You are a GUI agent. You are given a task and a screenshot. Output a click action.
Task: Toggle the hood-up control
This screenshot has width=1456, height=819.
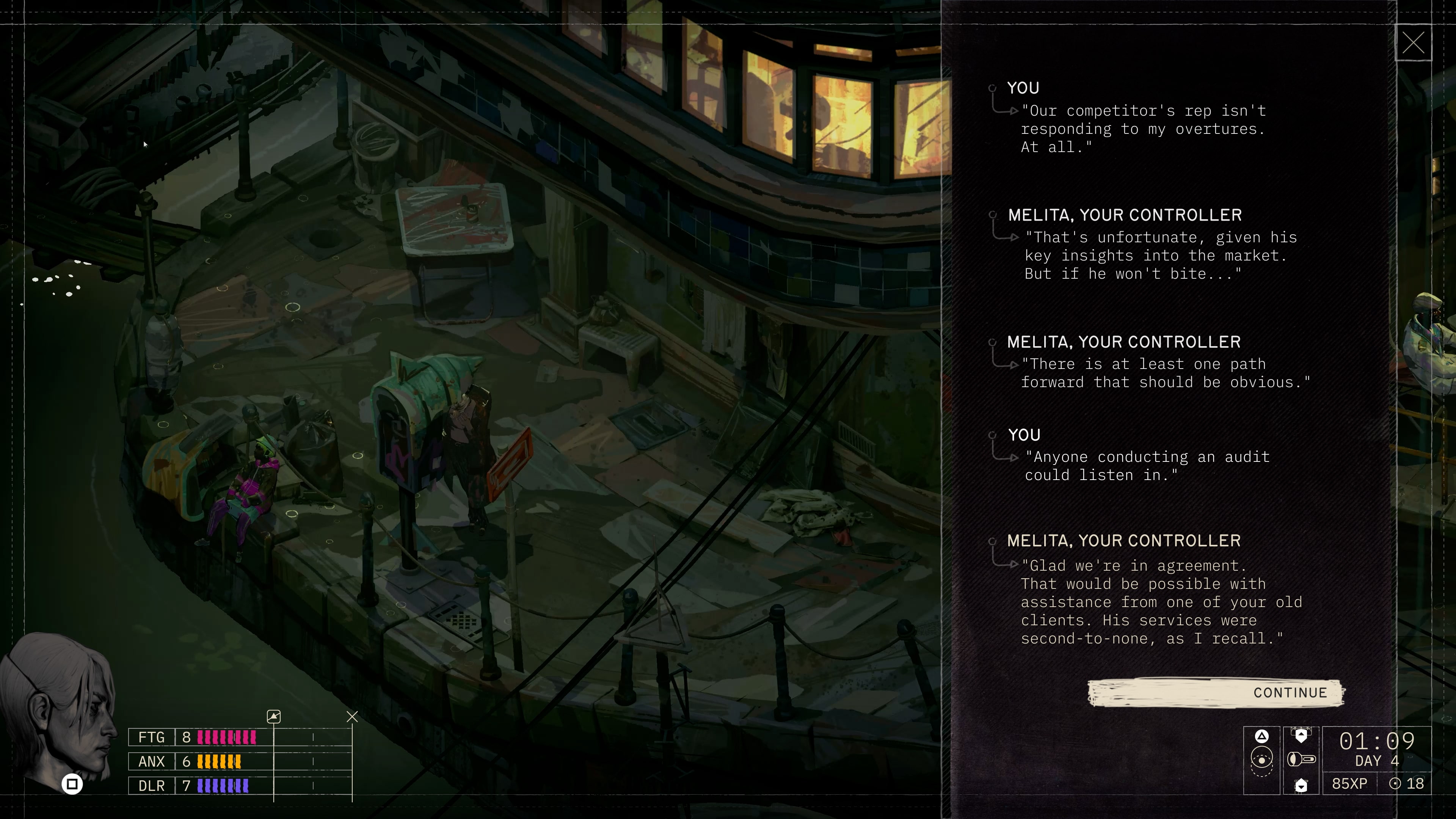pyautogui.click(x=1301, y=735)
